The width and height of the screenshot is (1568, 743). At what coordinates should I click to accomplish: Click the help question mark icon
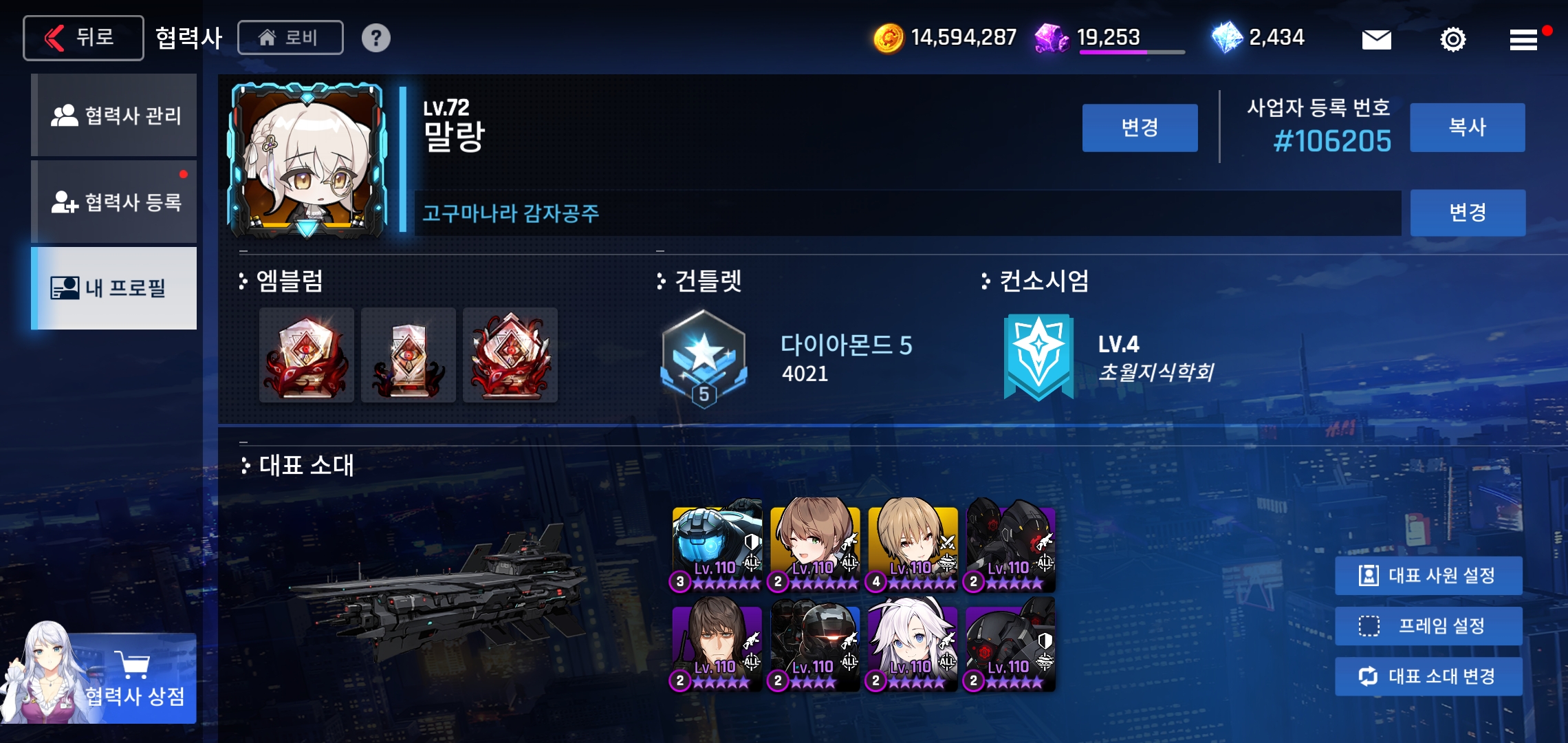point(375,39)
